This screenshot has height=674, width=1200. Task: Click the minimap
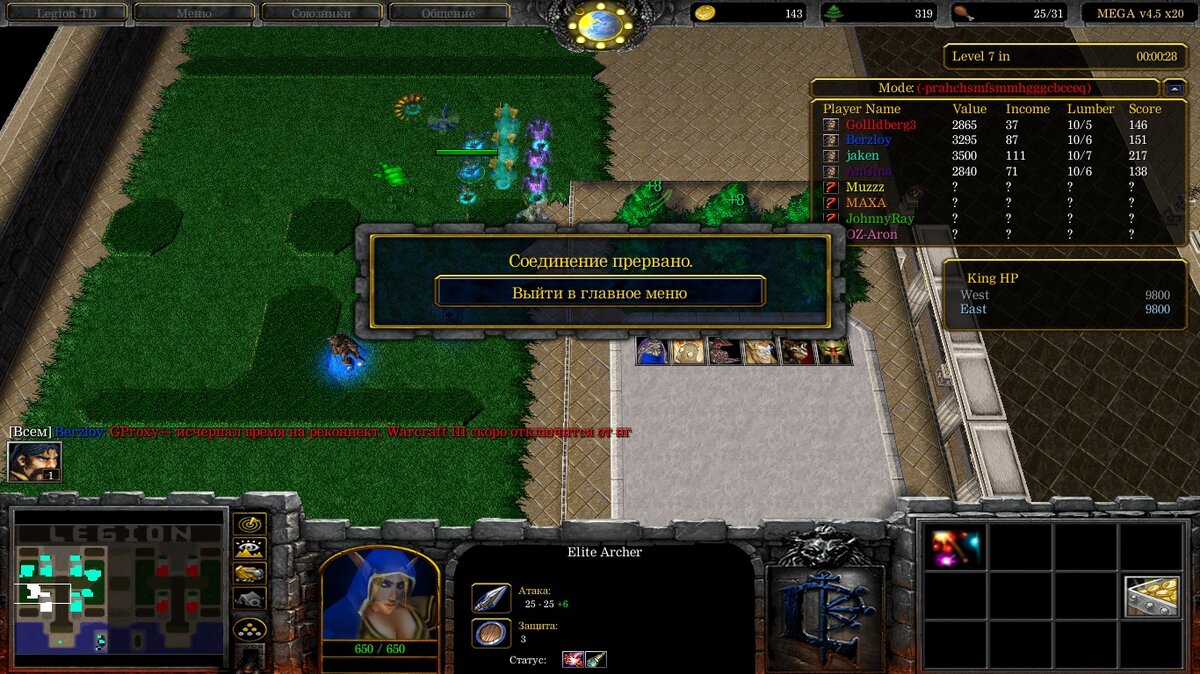coord(118,588)
